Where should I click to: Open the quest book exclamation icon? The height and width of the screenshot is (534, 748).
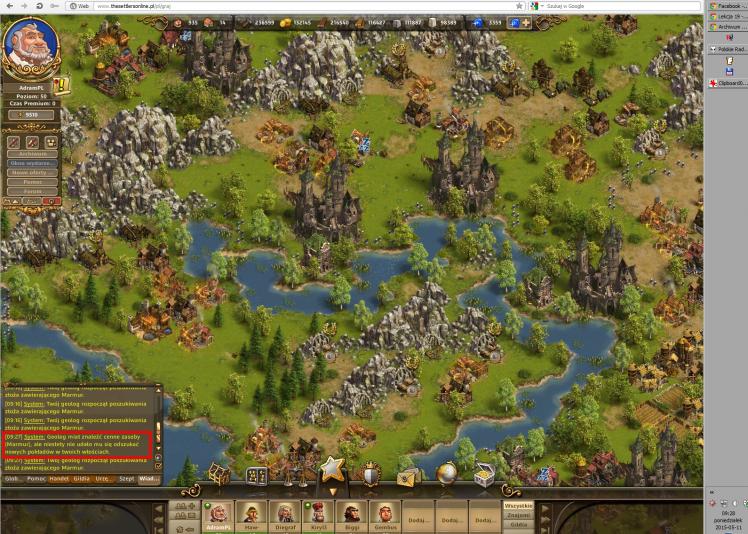tap(61, 86)
